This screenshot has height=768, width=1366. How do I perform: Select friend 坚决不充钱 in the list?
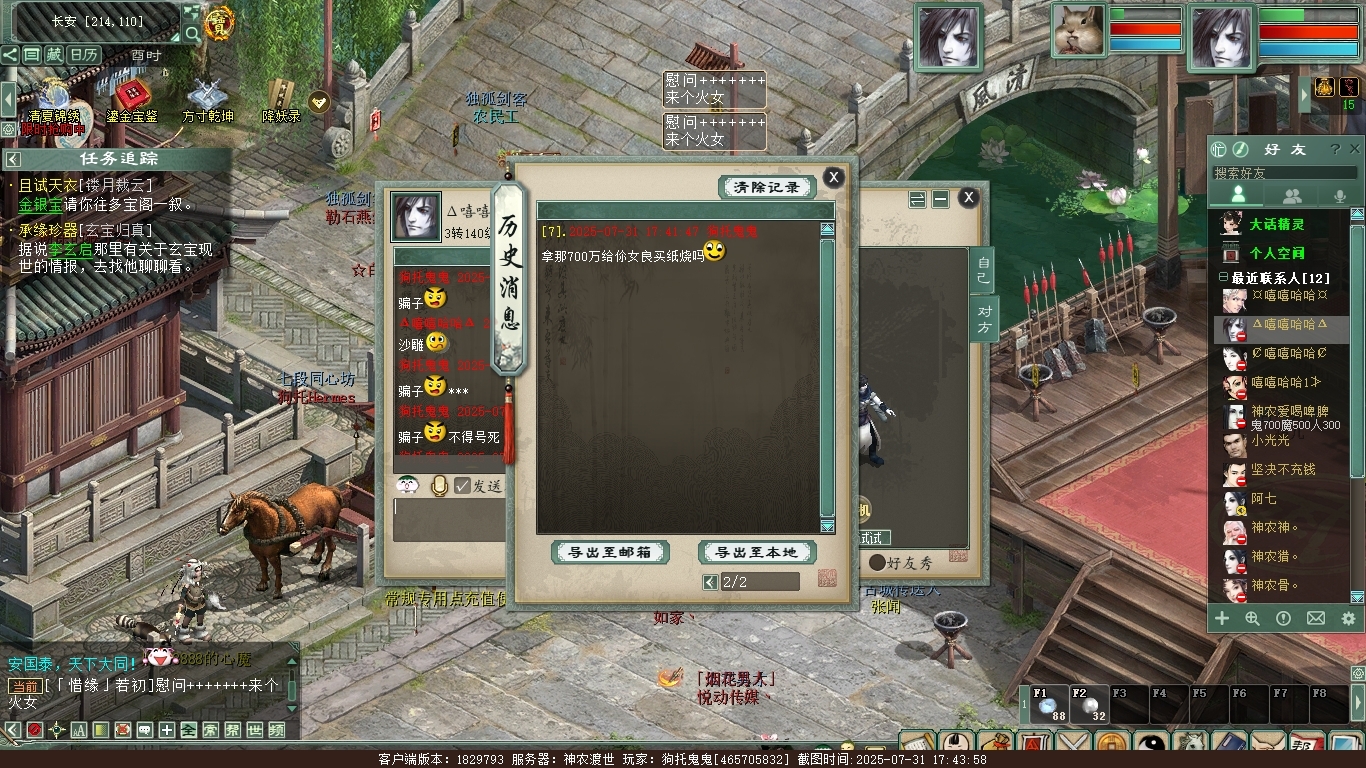[1283, 470]
